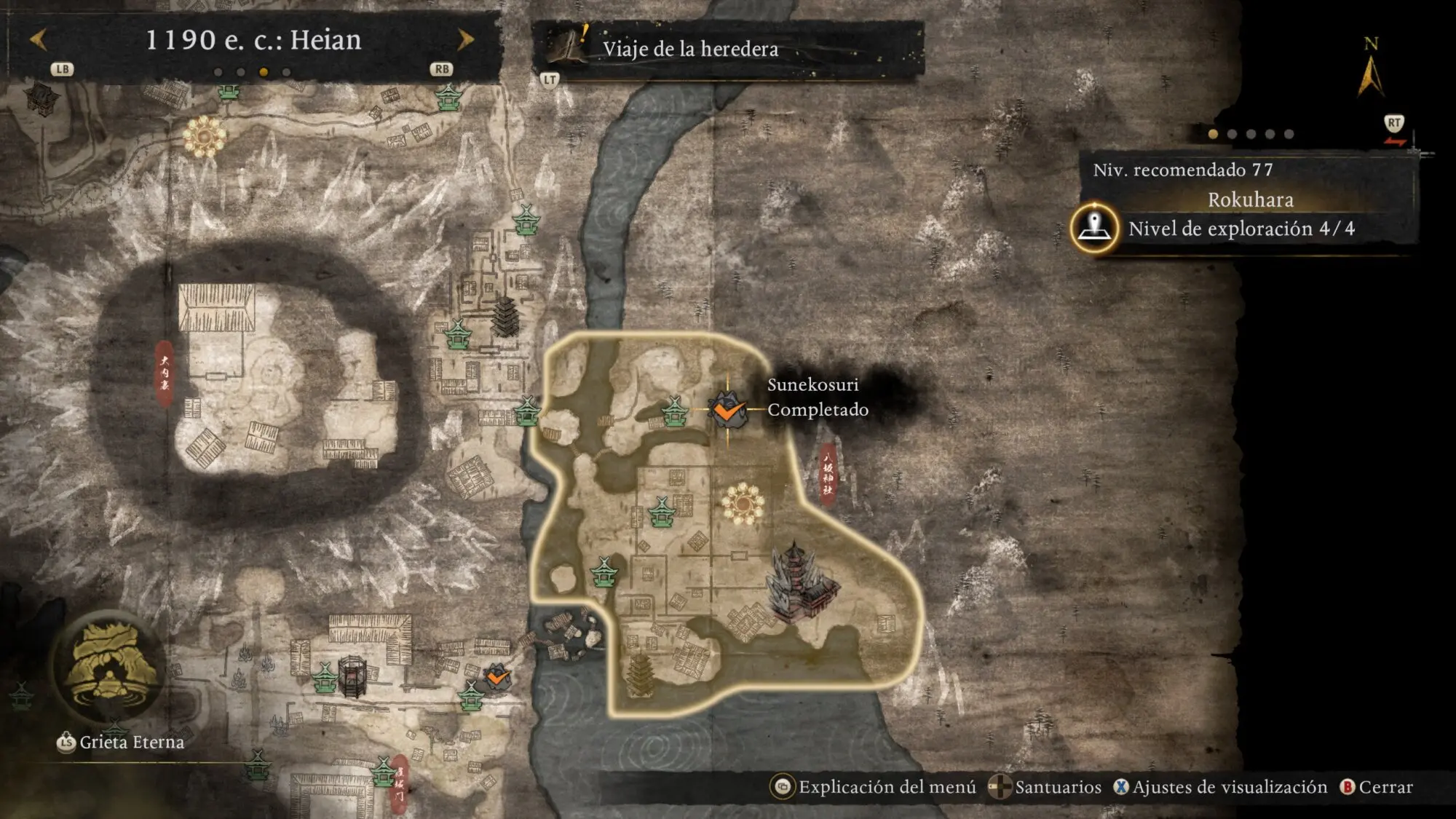Select the completed Sunekosuri map marker

pos(727,410)
